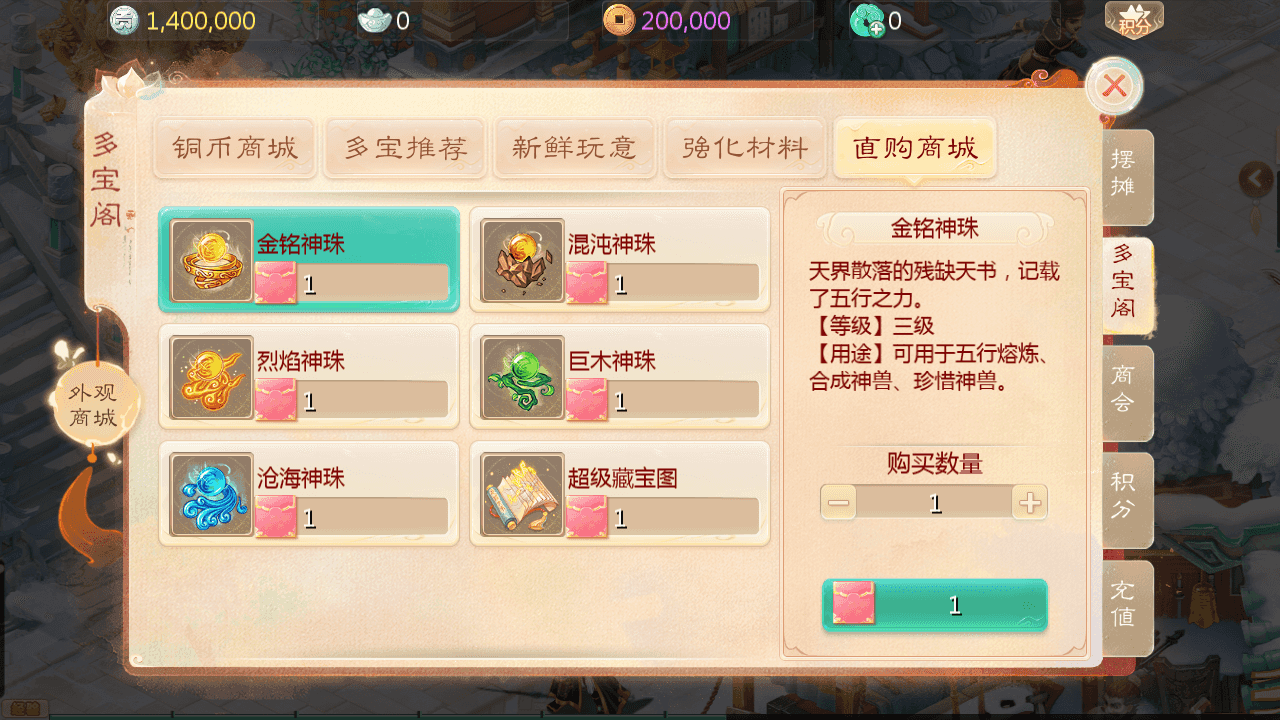Open the 外观商城 appearance shop
Image resolution: width=1280 pixels, height=720 pixels.
pos(95,400)
